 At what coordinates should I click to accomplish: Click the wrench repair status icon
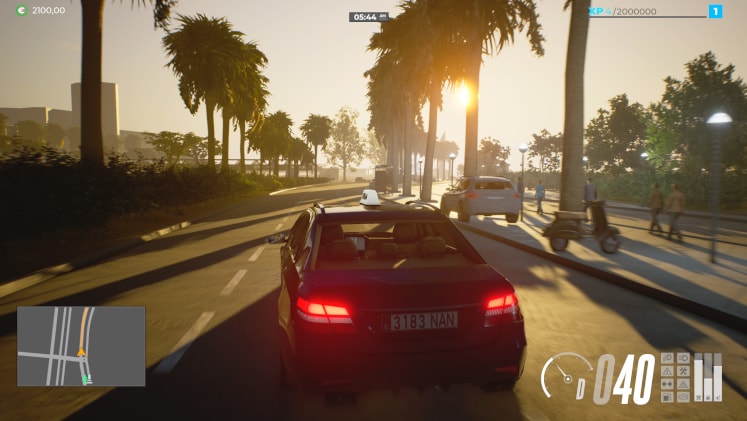click(683, 371)
